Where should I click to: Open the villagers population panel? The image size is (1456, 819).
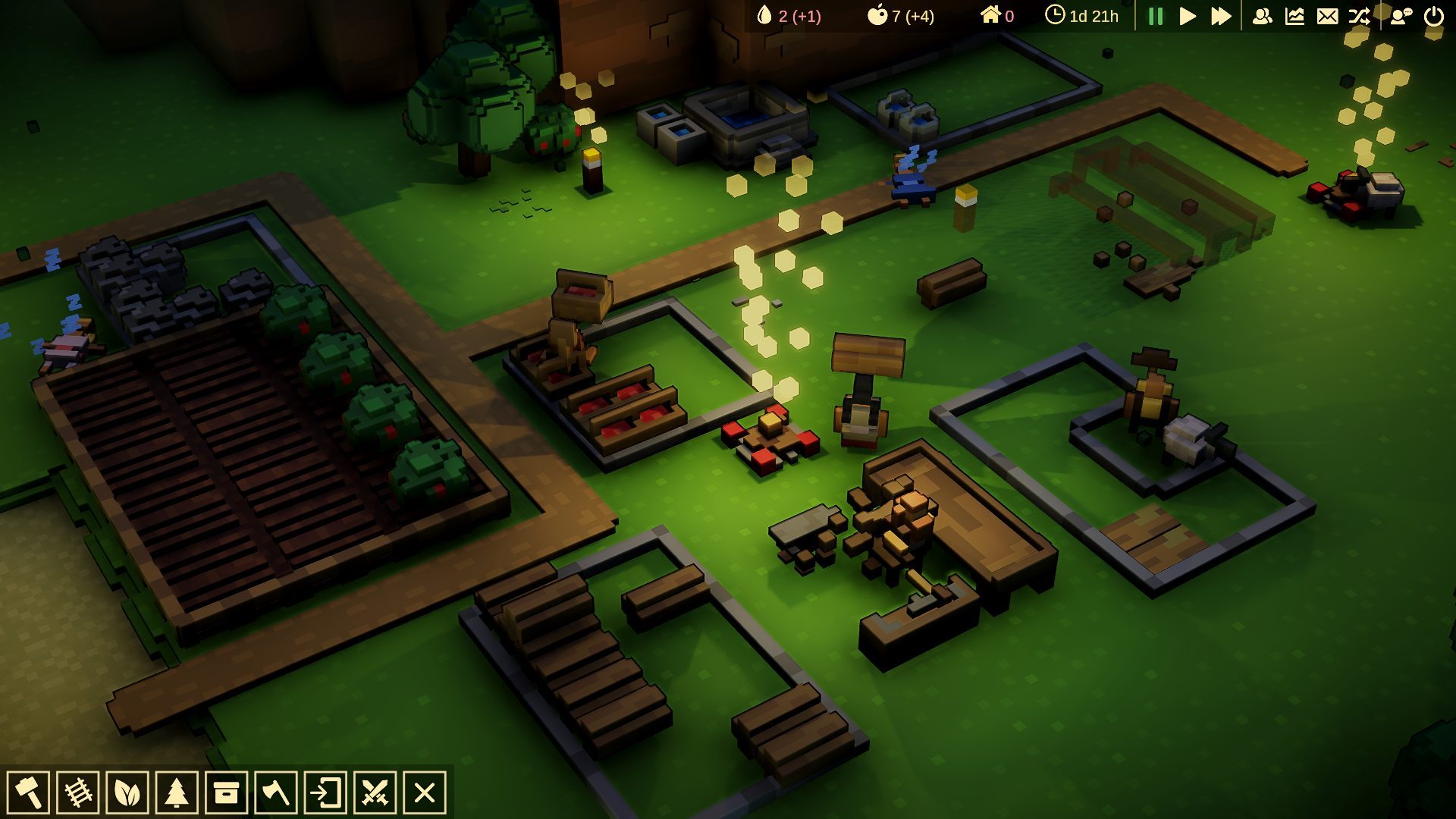pos(1262,16)
